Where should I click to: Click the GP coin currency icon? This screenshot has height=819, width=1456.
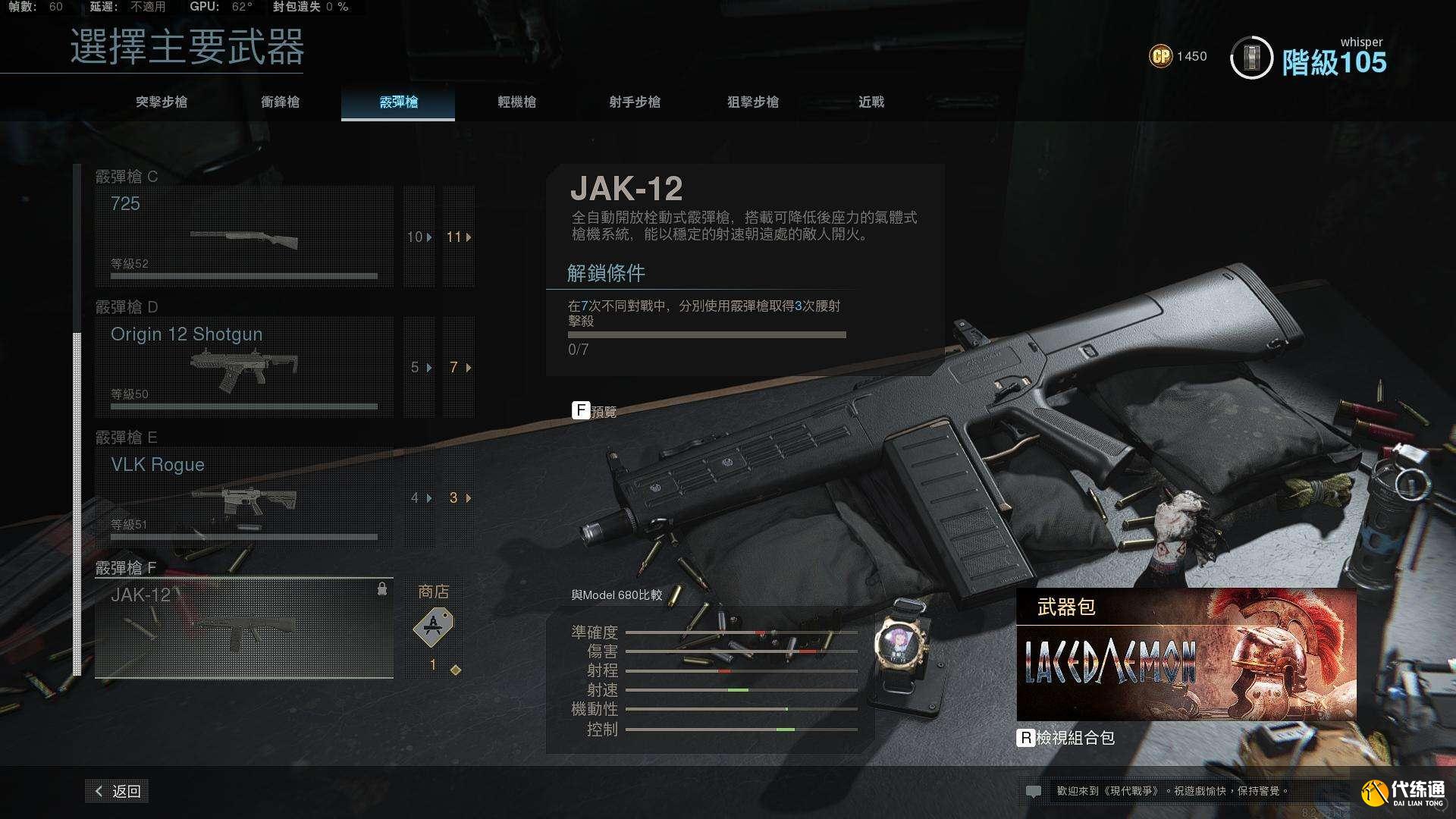click(1161, 55)
